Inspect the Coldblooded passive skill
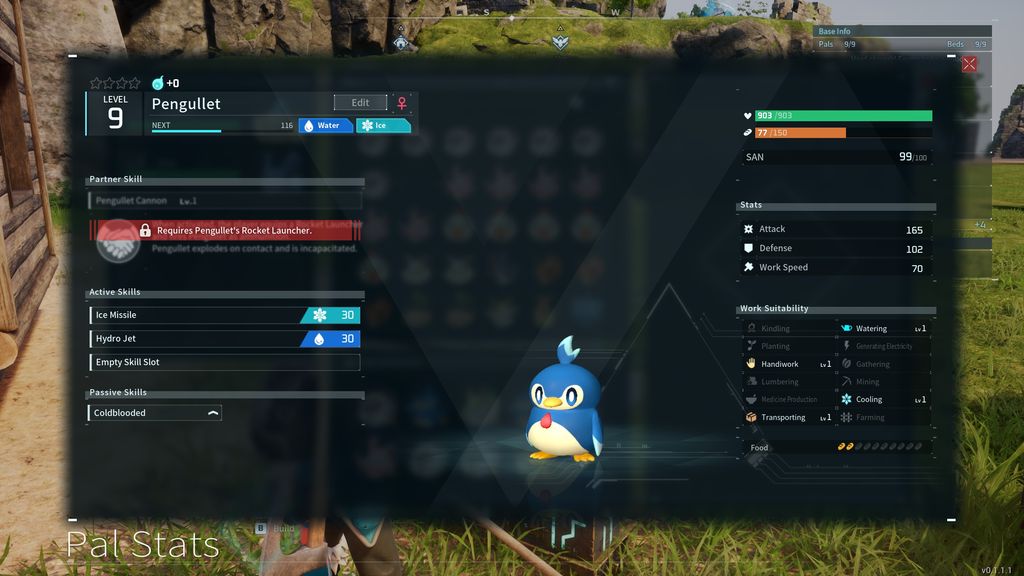The width and height of the screenshot is (1024, 576). click(155, 413)
